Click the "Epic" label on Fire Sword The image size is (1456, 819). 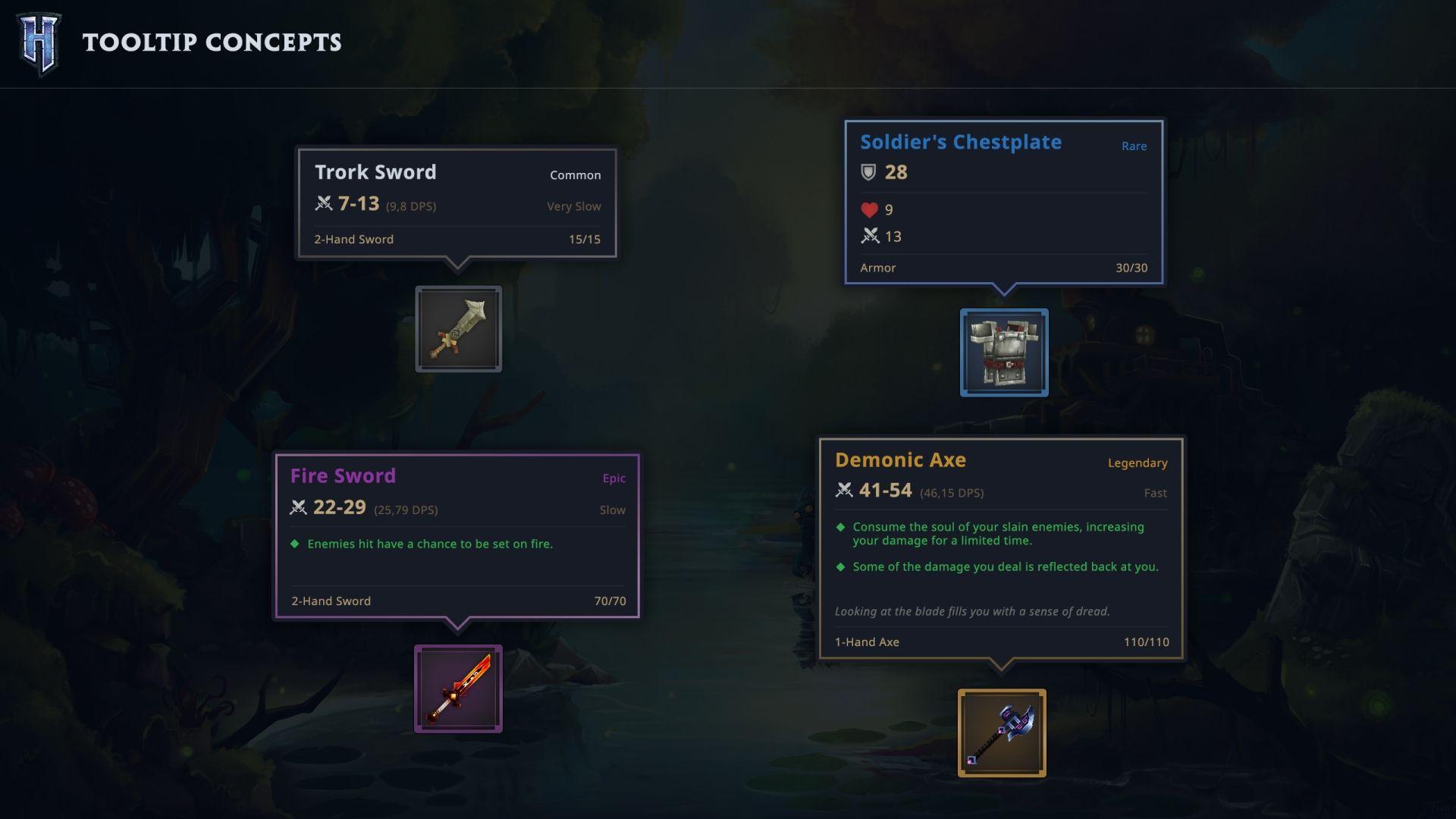(614, 479)
